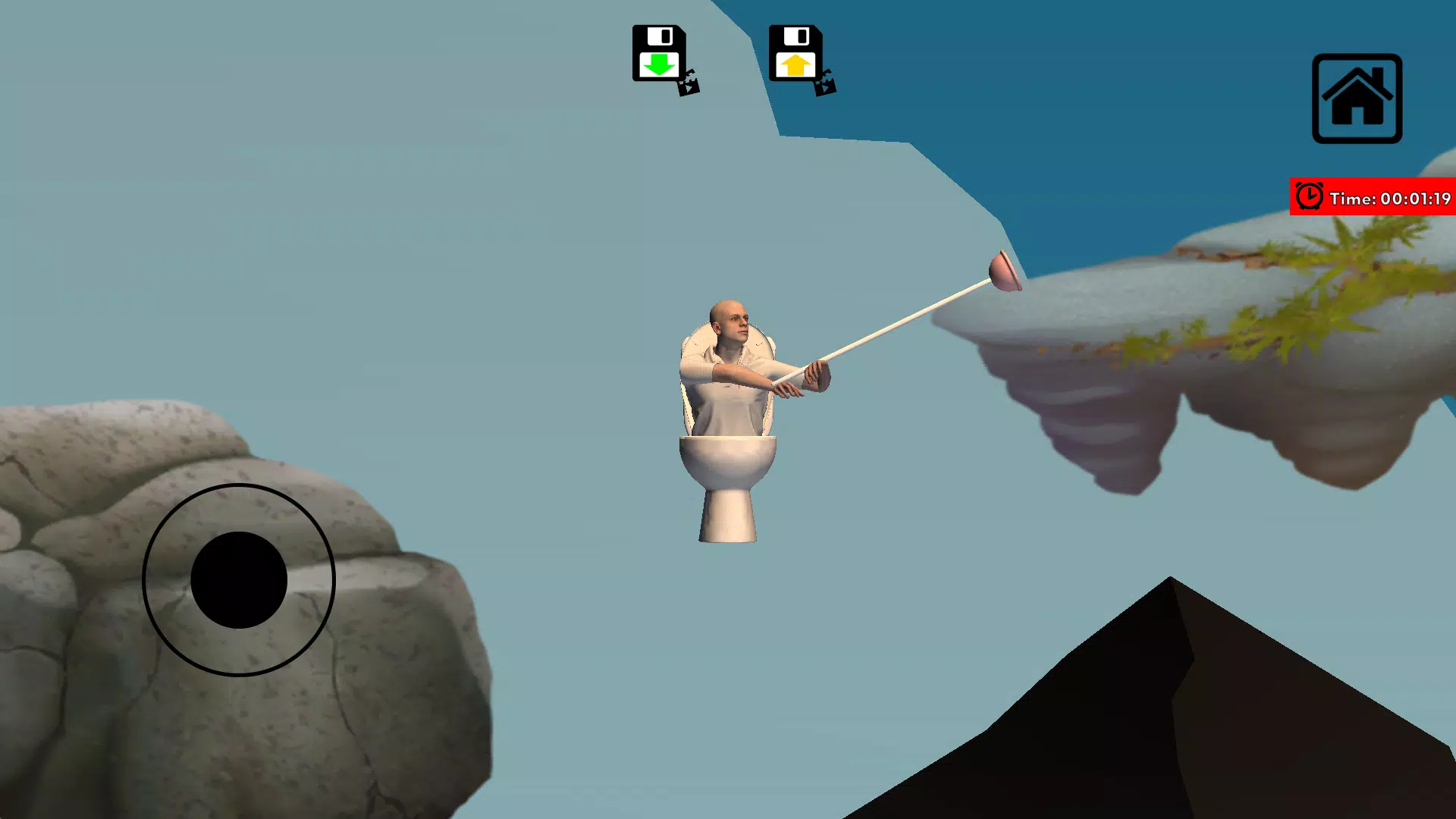
Task: Click the video-ad badge beside the load icon
Action: (x=825, y=85)
